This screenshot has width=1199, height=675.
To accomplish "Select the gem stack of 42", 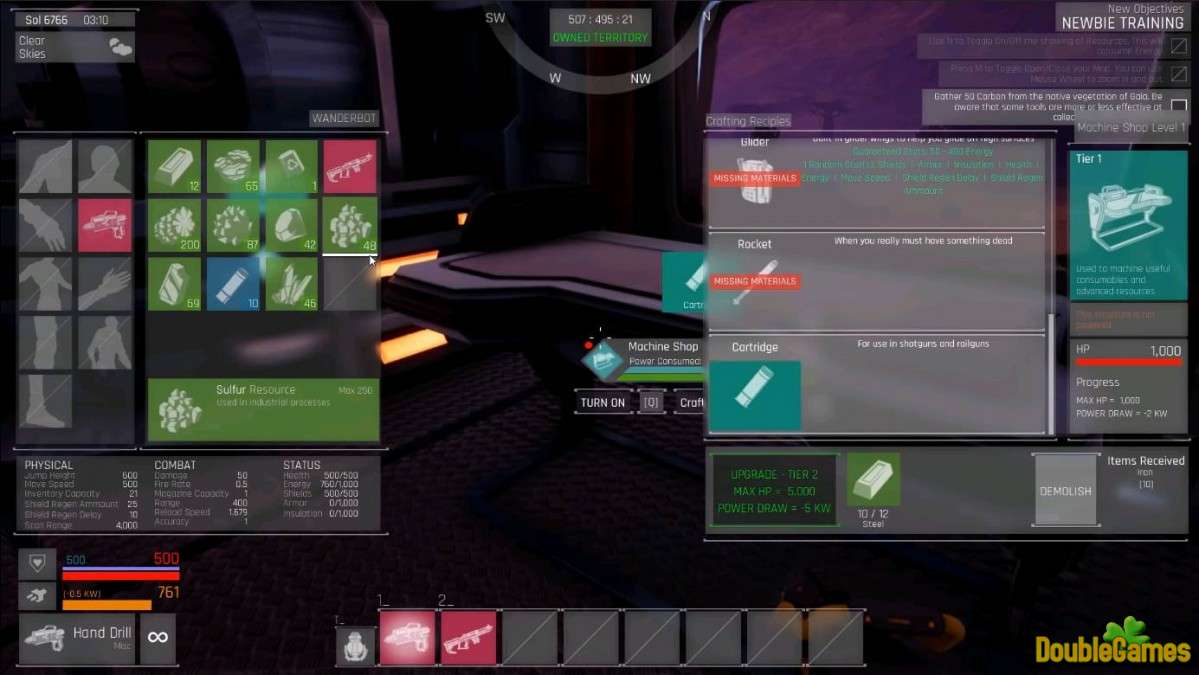I will (x=292, y=224).
